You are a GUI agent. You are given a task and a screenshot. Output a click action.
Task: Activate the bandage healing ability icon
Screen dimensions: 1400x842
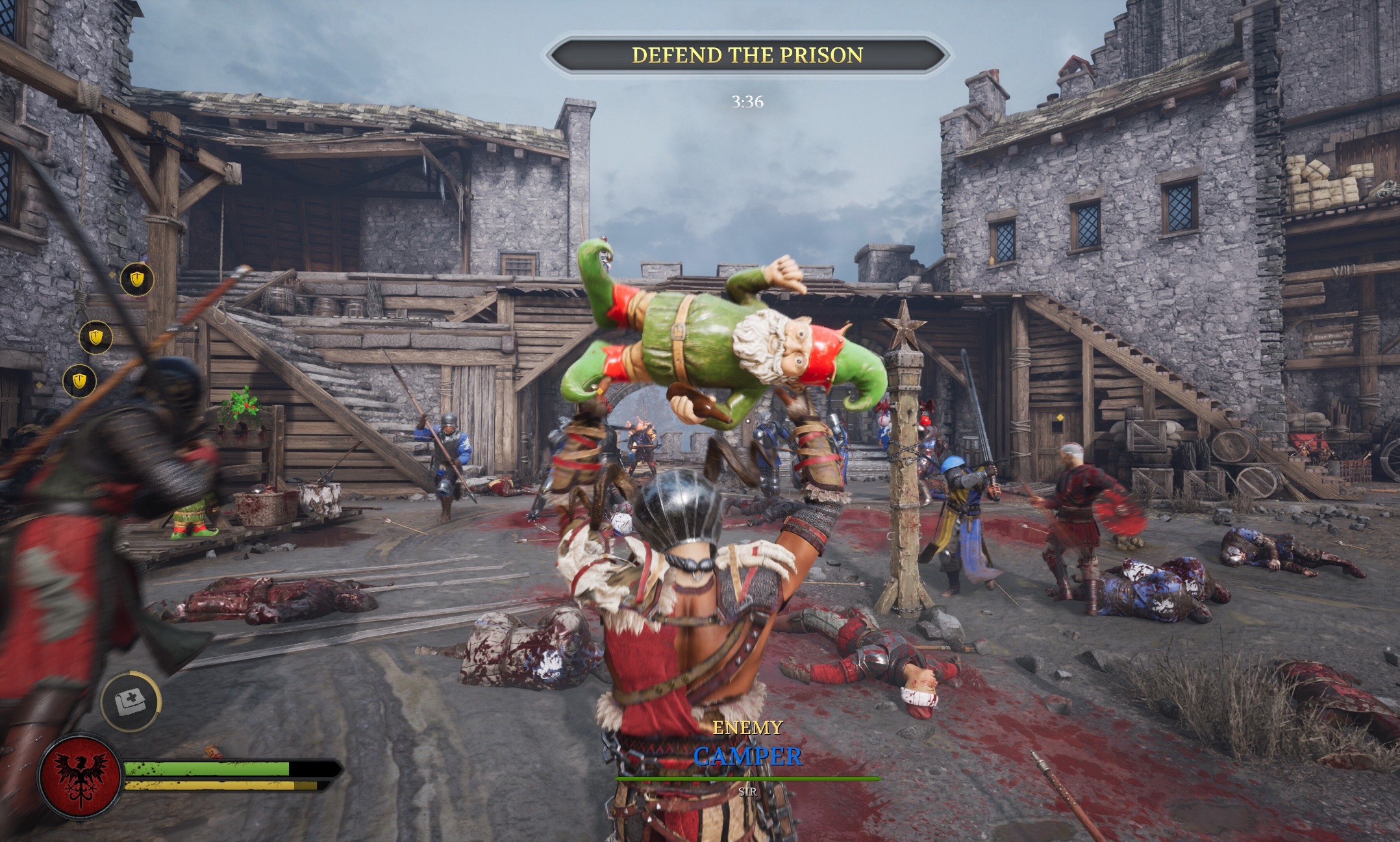131,702
